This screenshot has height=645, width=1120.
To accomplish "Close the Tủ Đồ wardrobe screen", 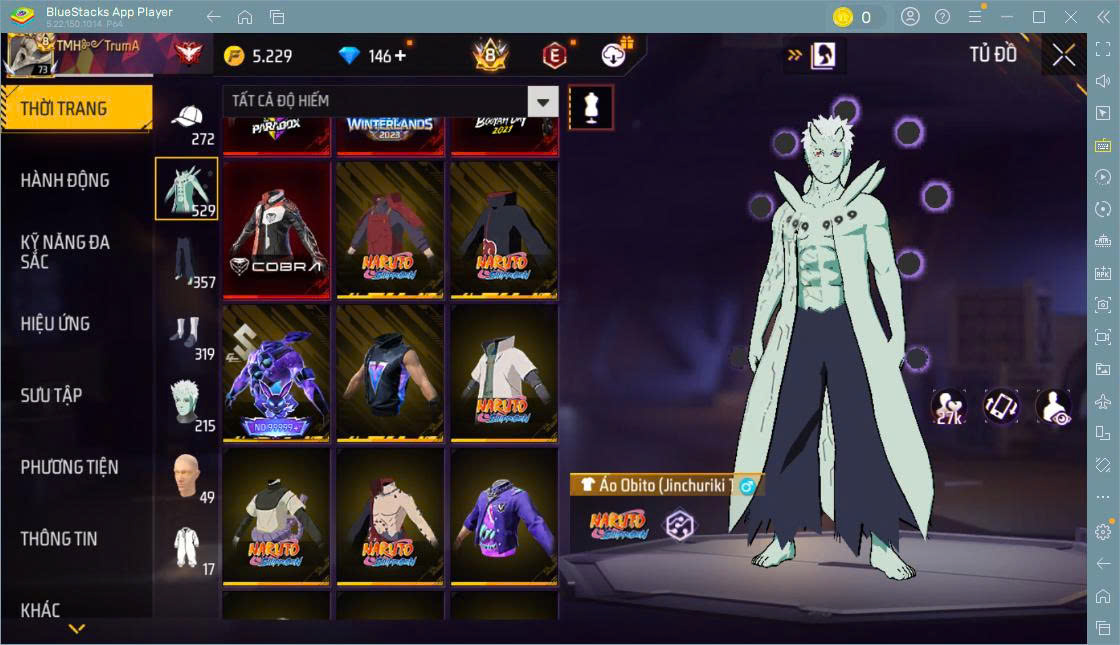I will [1063, 56].
